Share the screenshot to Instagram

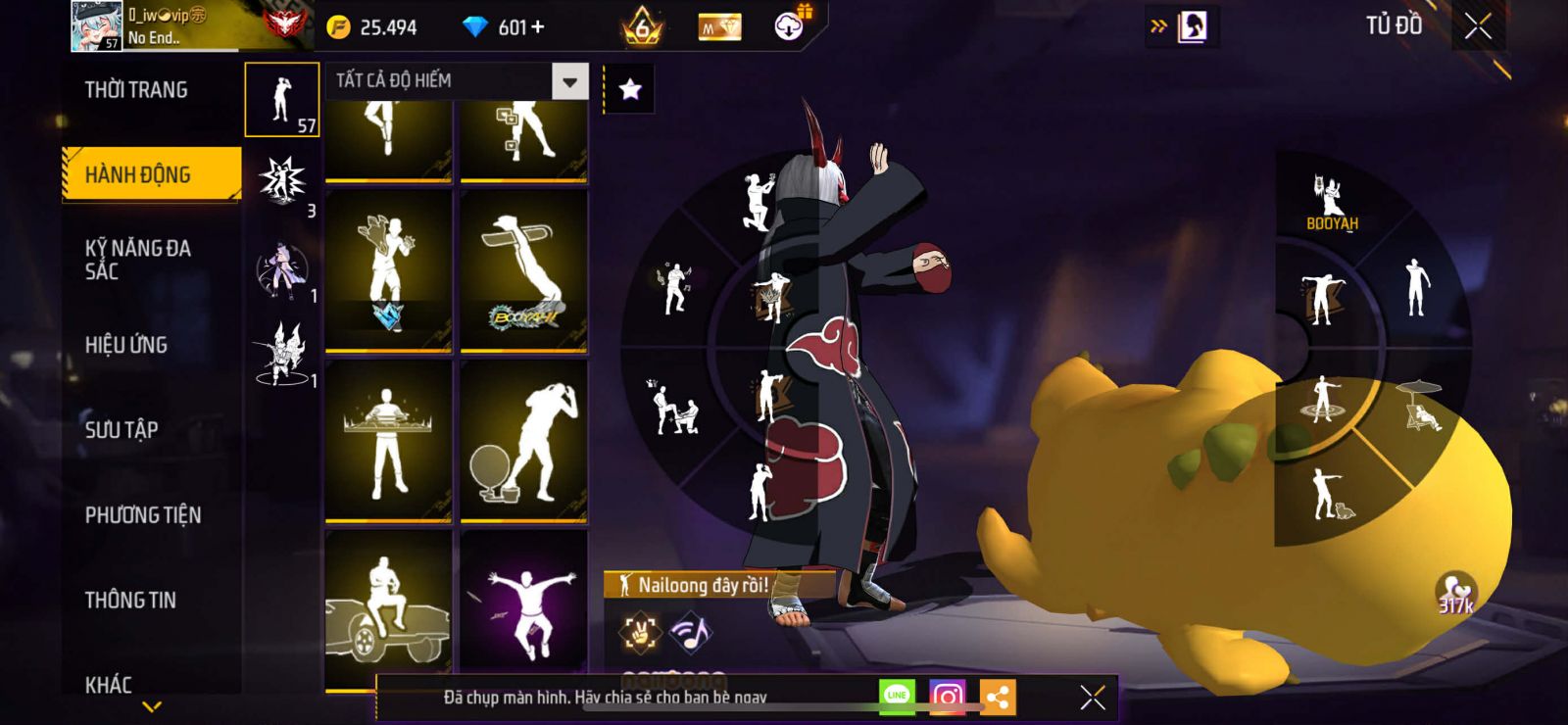point(947,697)
